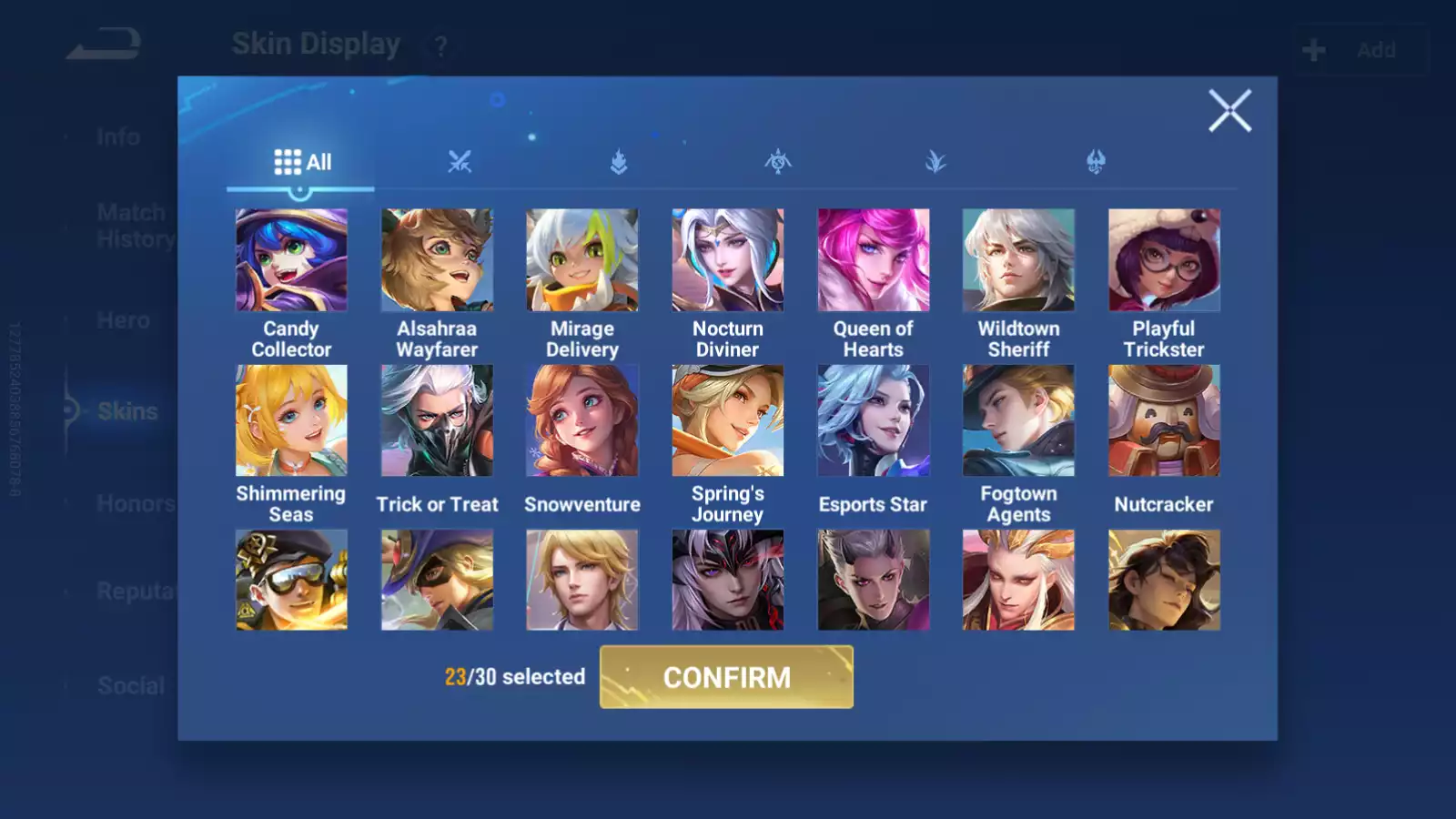The width and height of the screenshot is (1456, 819).
Task: Toggle selection of the Nutcracker skin
Action: point(1164,419)
